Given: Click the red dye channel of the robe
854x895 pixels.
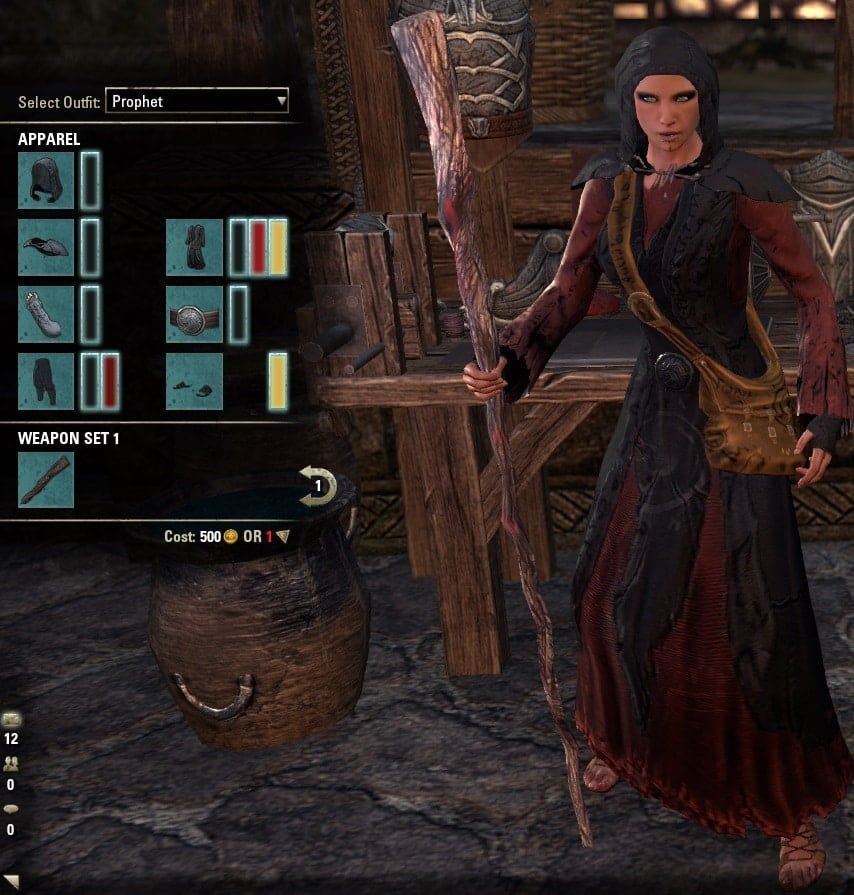Looking at the screenshot, I should pyautogui.click(x=258, y=247).
